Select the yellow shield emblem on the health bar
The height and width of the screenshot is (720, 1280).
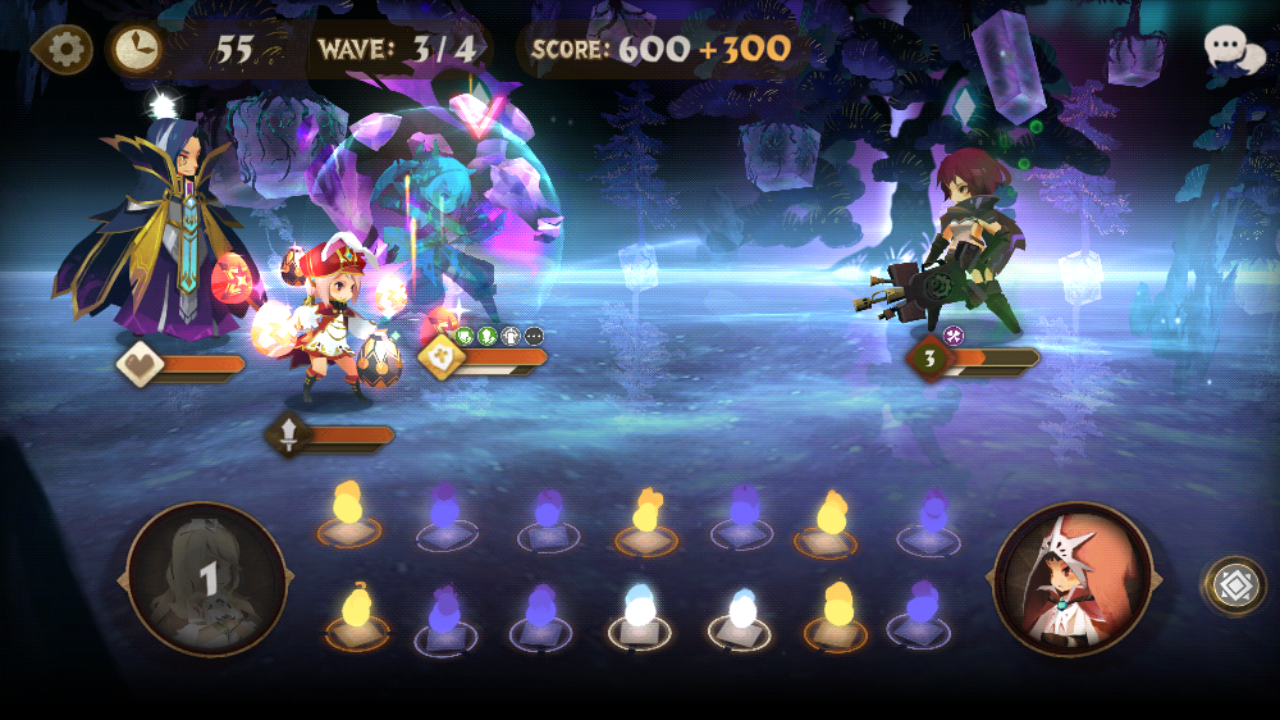442,358
